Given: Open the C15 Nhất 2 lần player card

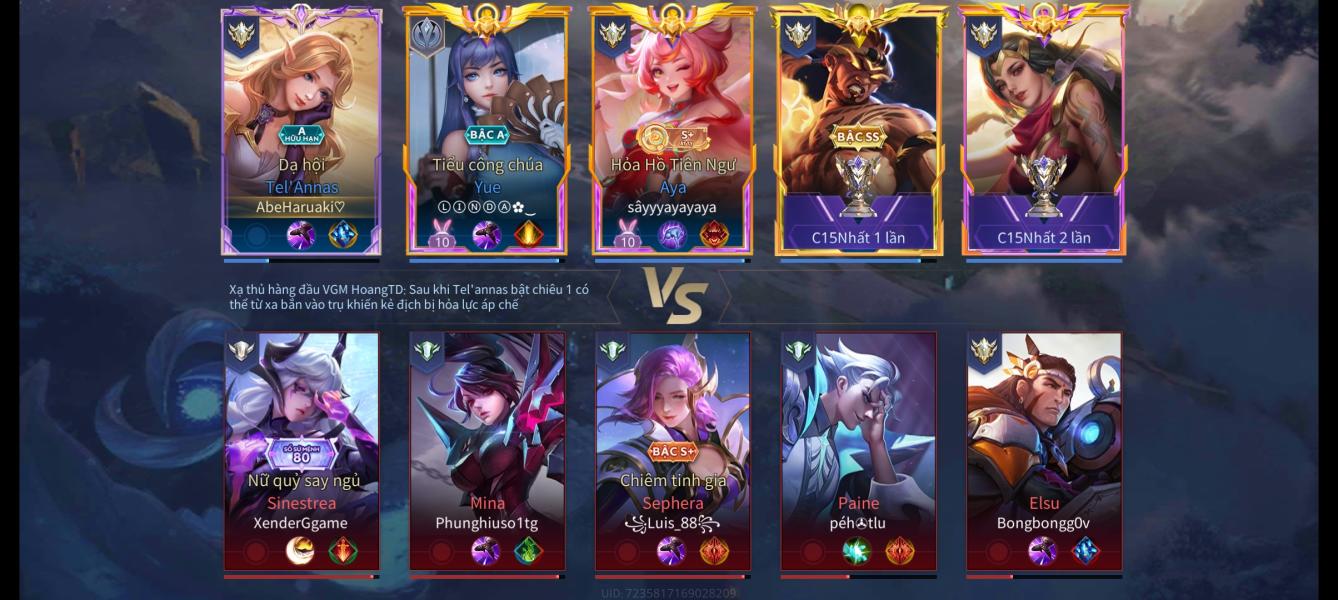Looking at the screenshot, I should pos(1043,130).
